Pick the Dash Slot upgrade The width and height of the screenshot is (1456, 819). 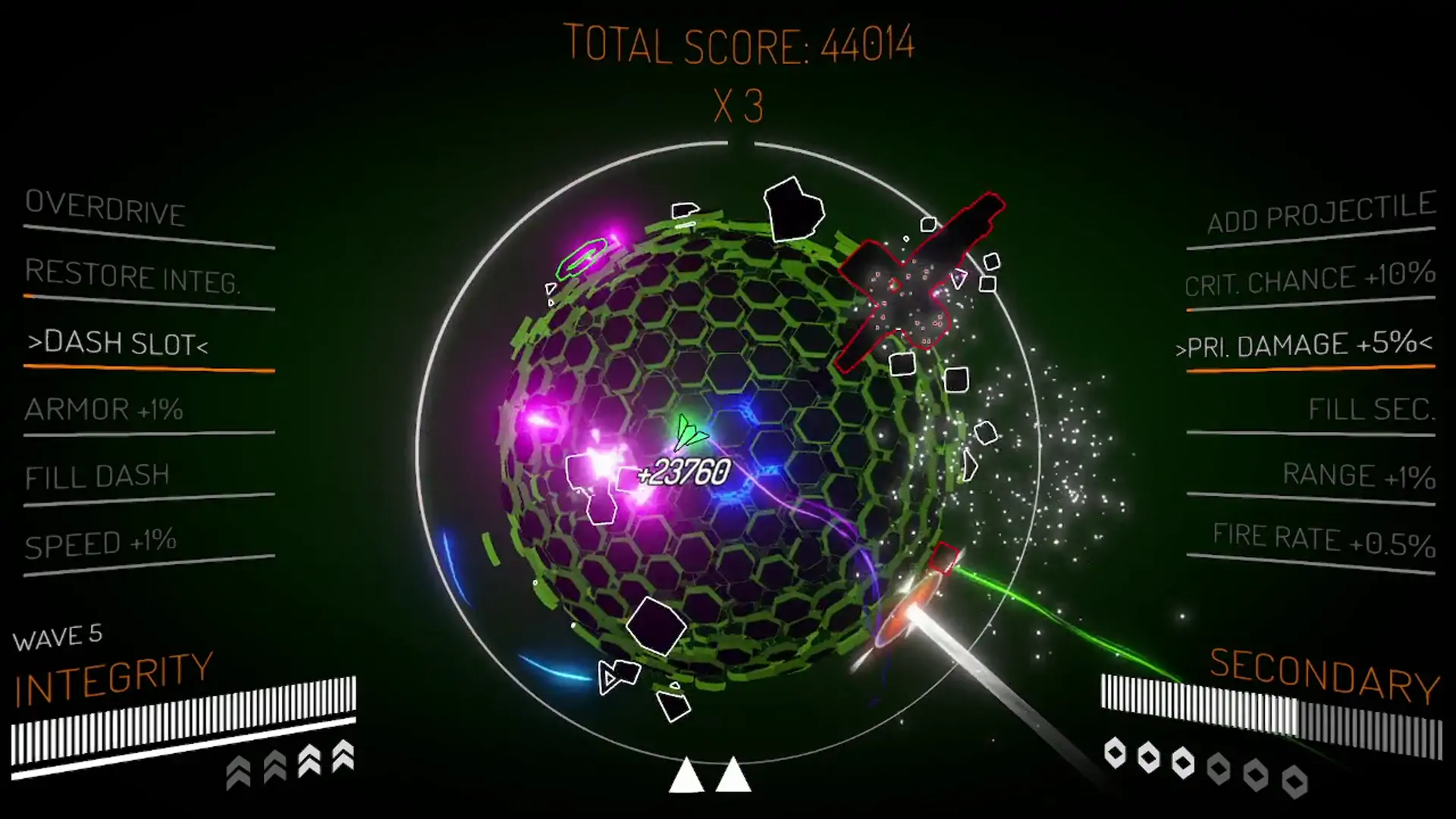(118, 344)
